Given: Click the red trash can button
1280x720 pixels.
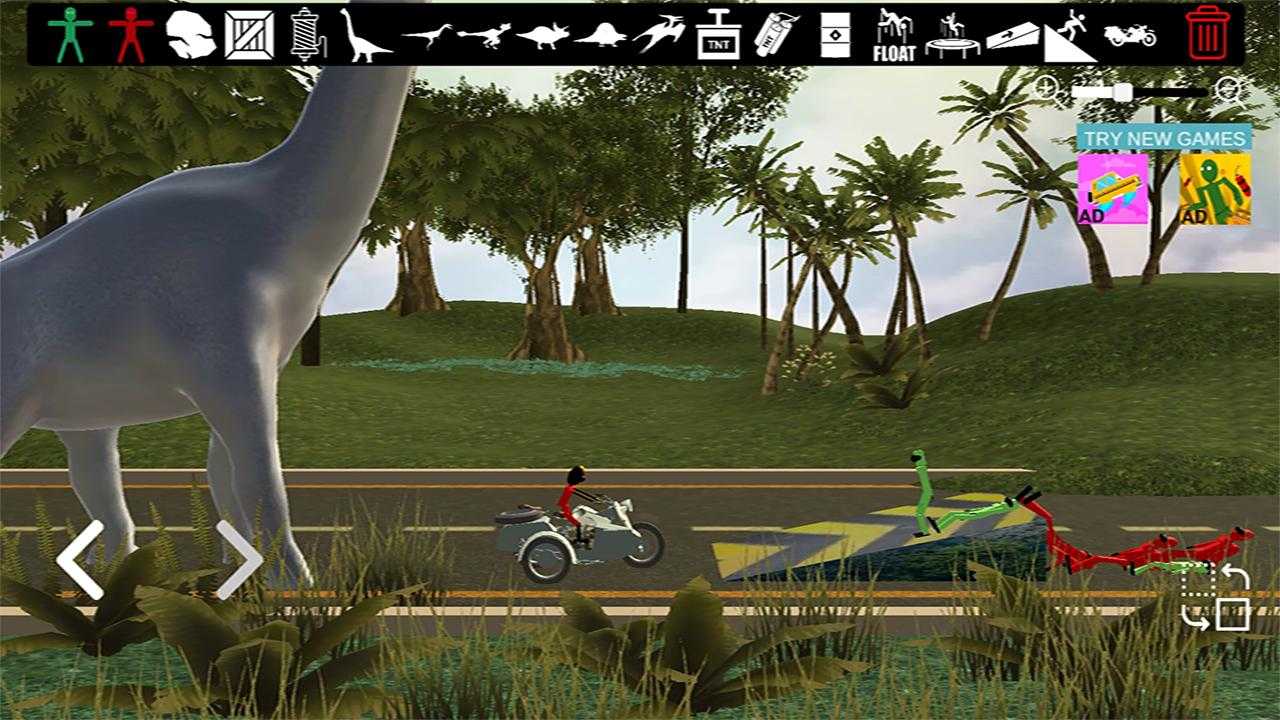Looking at the screenshot, I should [x=1208, y=34].
